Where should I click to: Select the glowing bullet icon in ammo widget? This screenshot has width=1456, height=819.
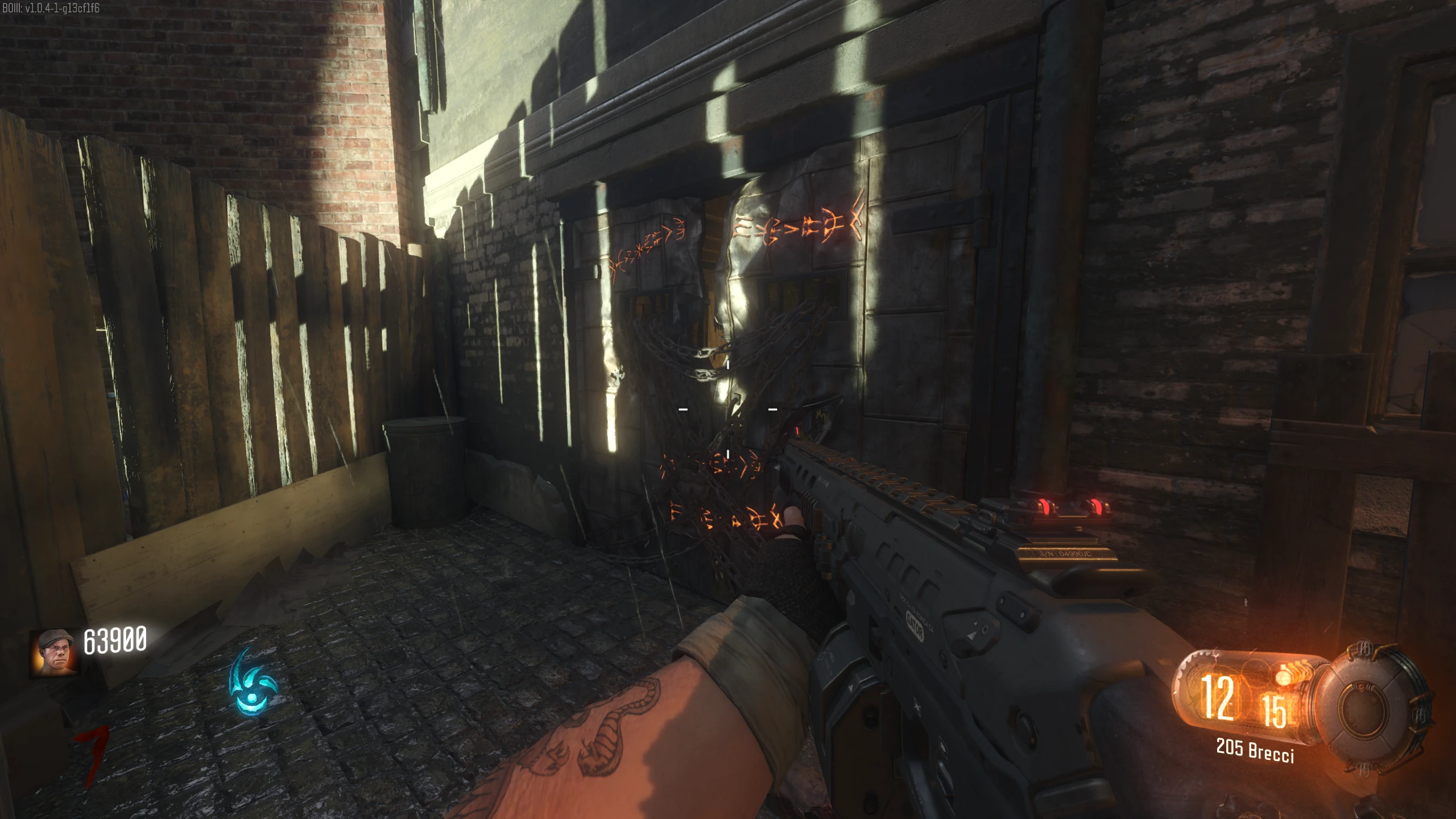click(1284, 675)
